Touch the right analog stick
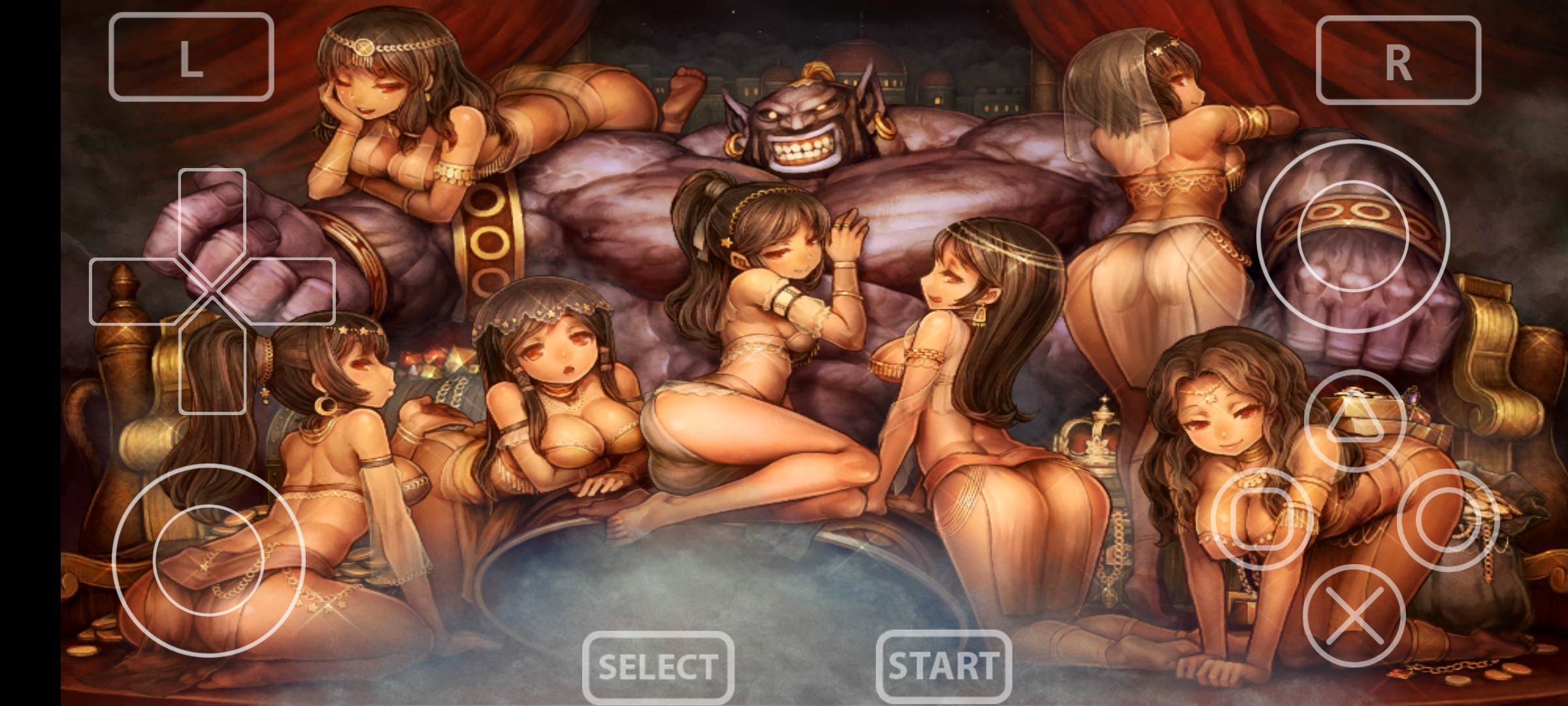The width and height of the screenshot is (1568, 706). tap(1353, 236)
